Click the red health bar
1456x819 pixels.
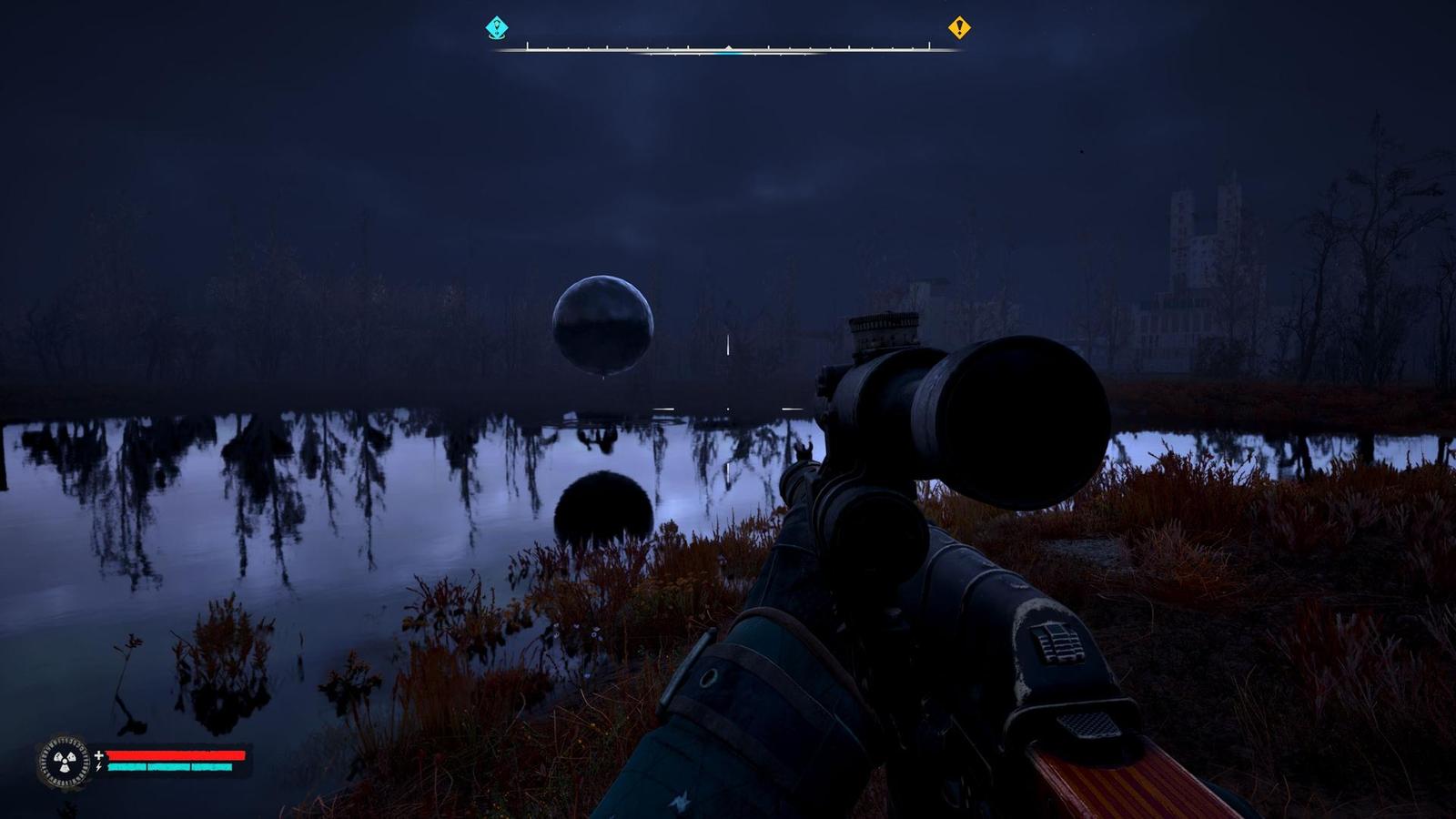[177, 755]
